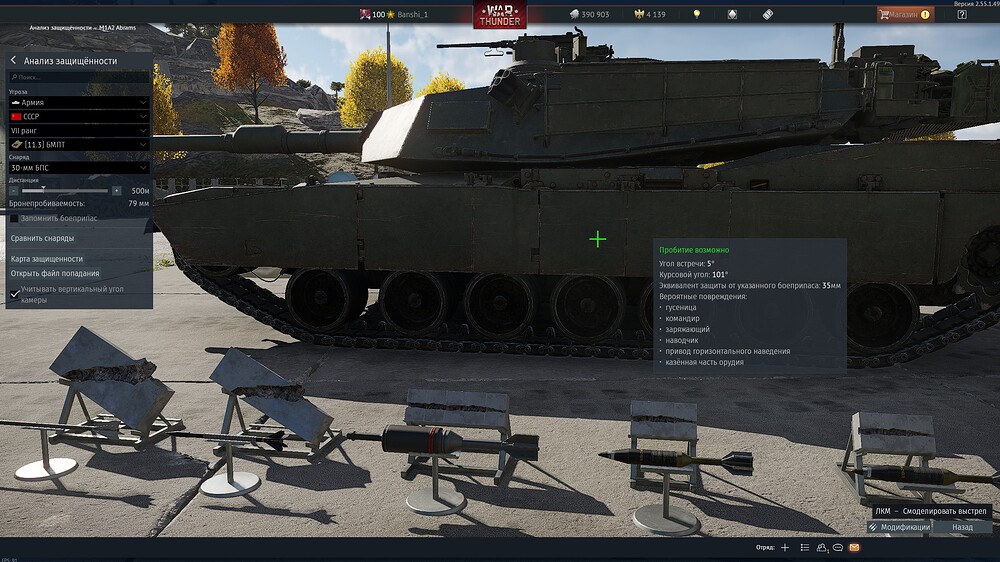The height and width of the screenshot is (562, 1000).
Task: Open the СССР nation dropdown
Action: [x=78, y=116]
